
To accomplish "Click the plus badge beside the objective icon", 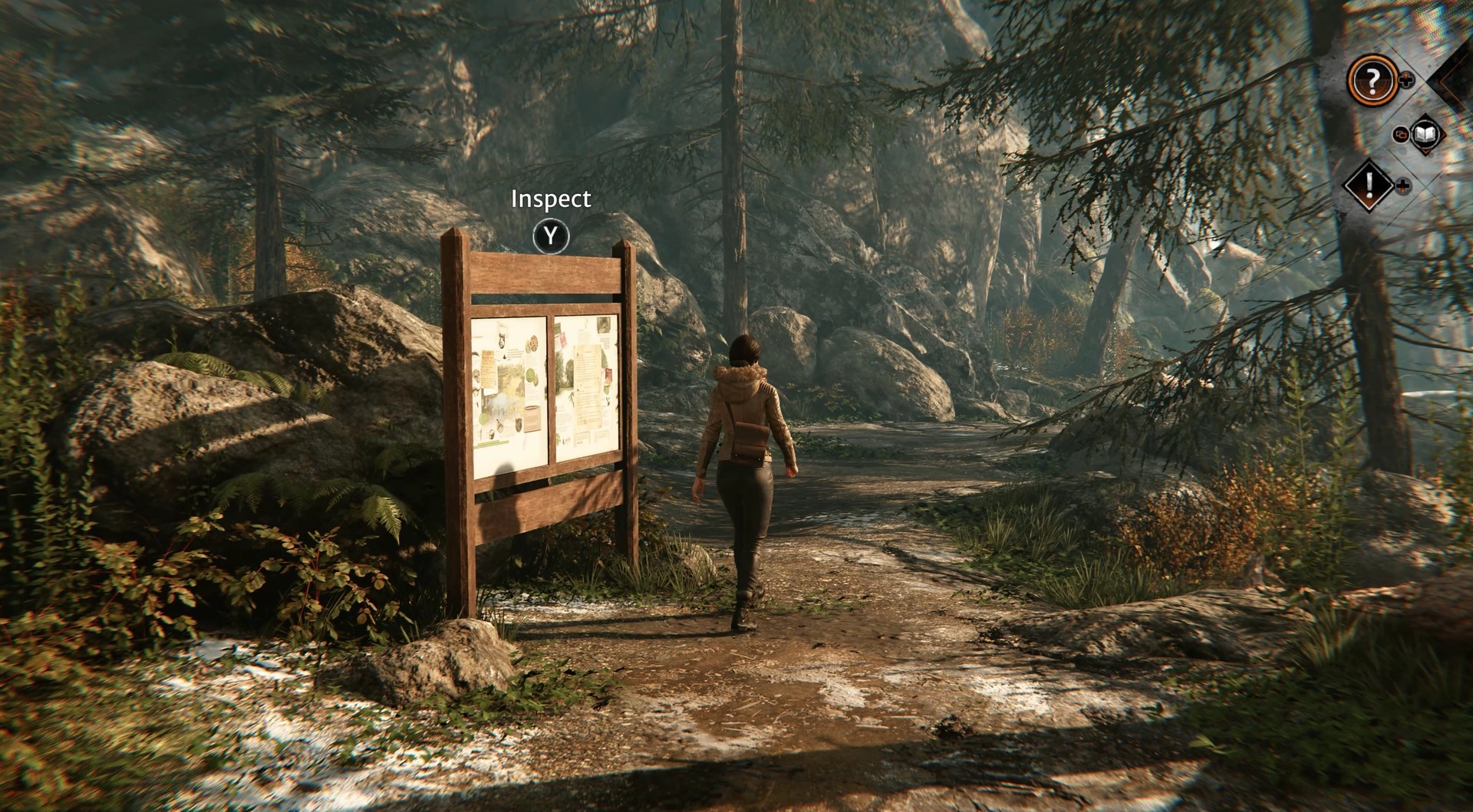I will pyautogui.click(x=1405, y=79).
